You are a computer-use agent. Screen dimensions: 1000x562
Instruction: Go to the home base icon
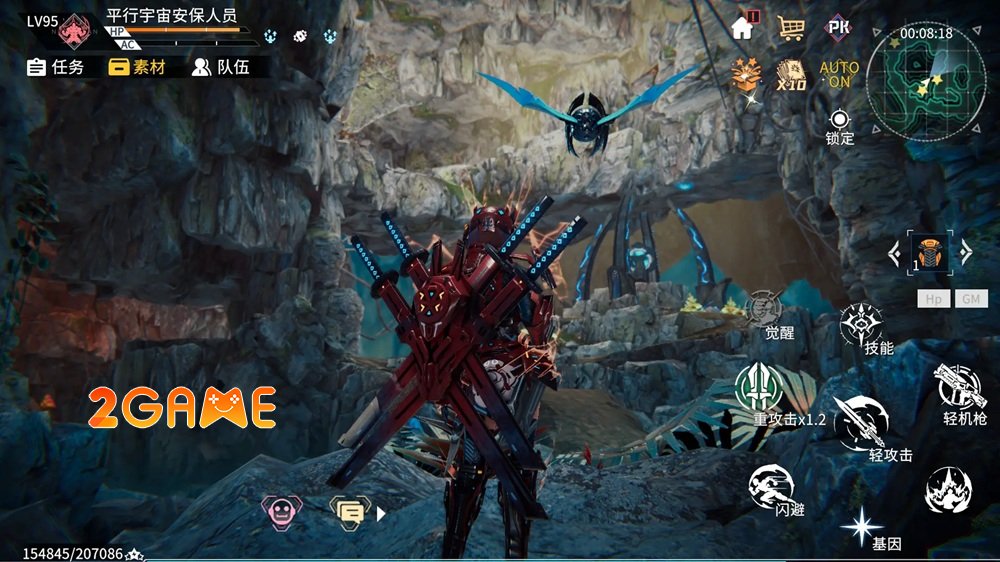tap(743, 27)
